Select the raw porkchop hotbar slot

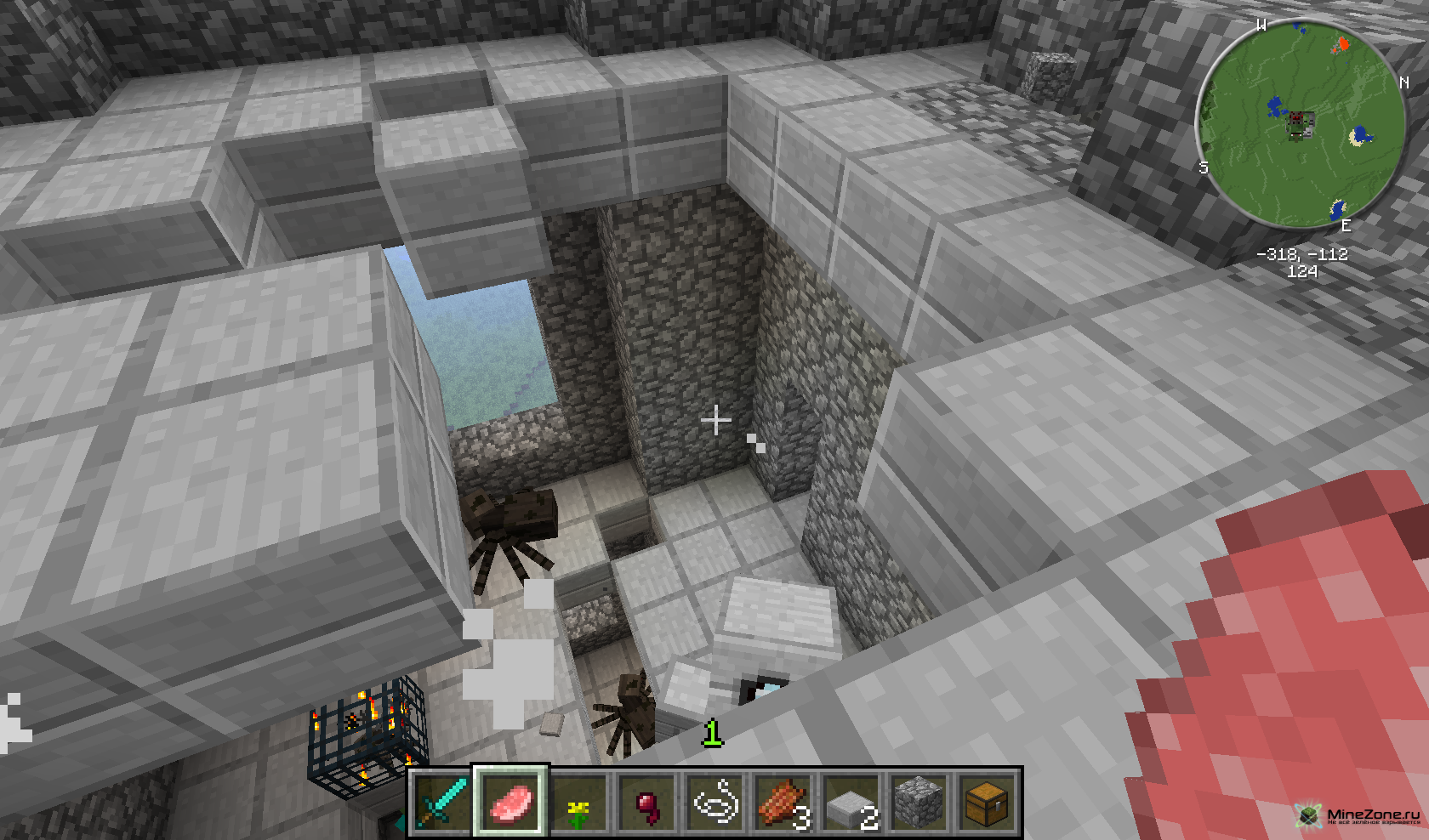[510, 803]
